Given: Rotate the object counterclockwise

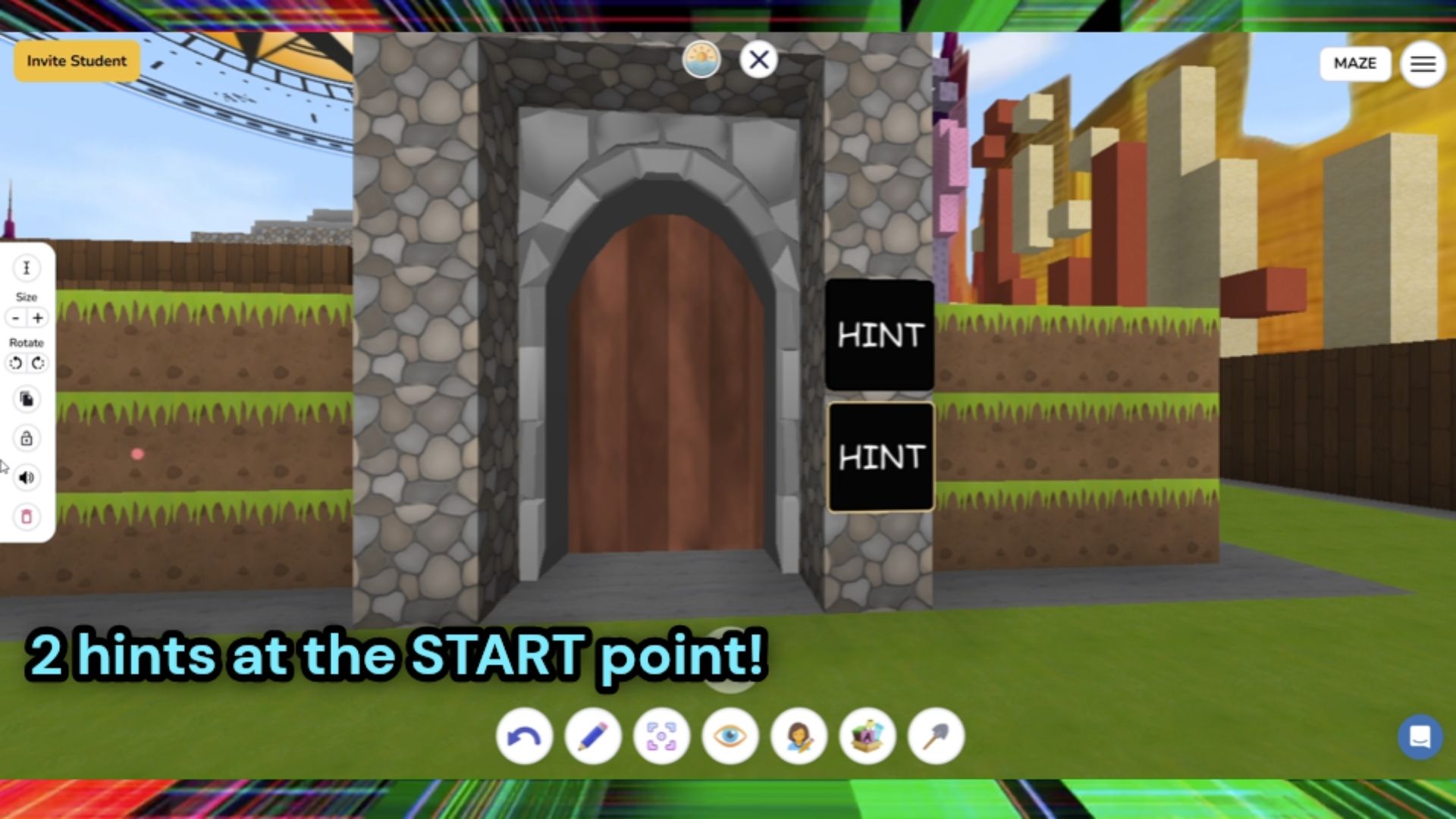Looking at the screenshot, I should coord(17,363).
